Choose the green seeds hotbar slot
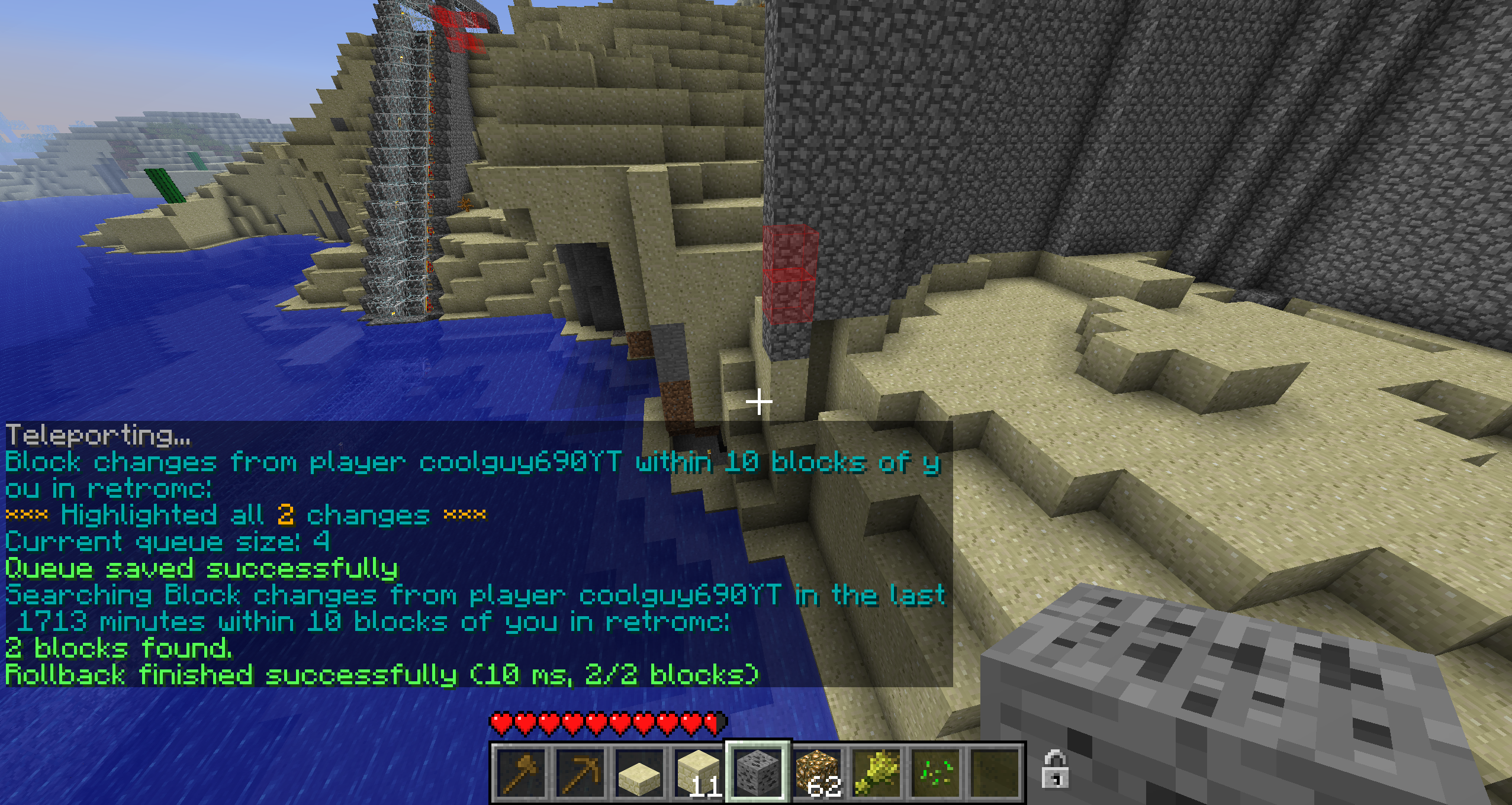Image resolution: width=1512 pixels, height=805 pixels. [935, 772]
